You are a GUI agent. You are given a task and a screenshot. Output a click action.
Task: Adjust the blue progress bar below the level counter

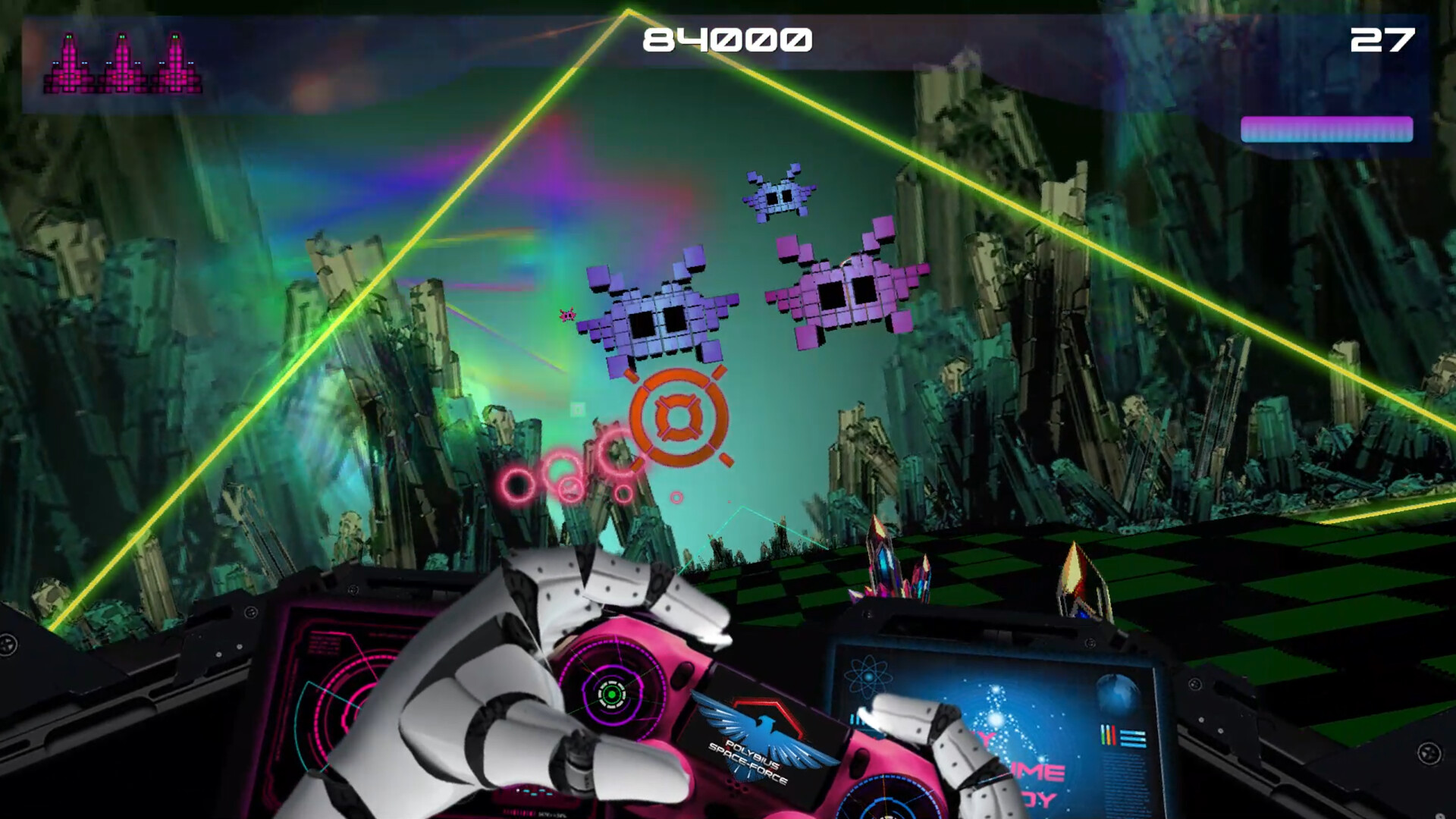(1326, 130)
